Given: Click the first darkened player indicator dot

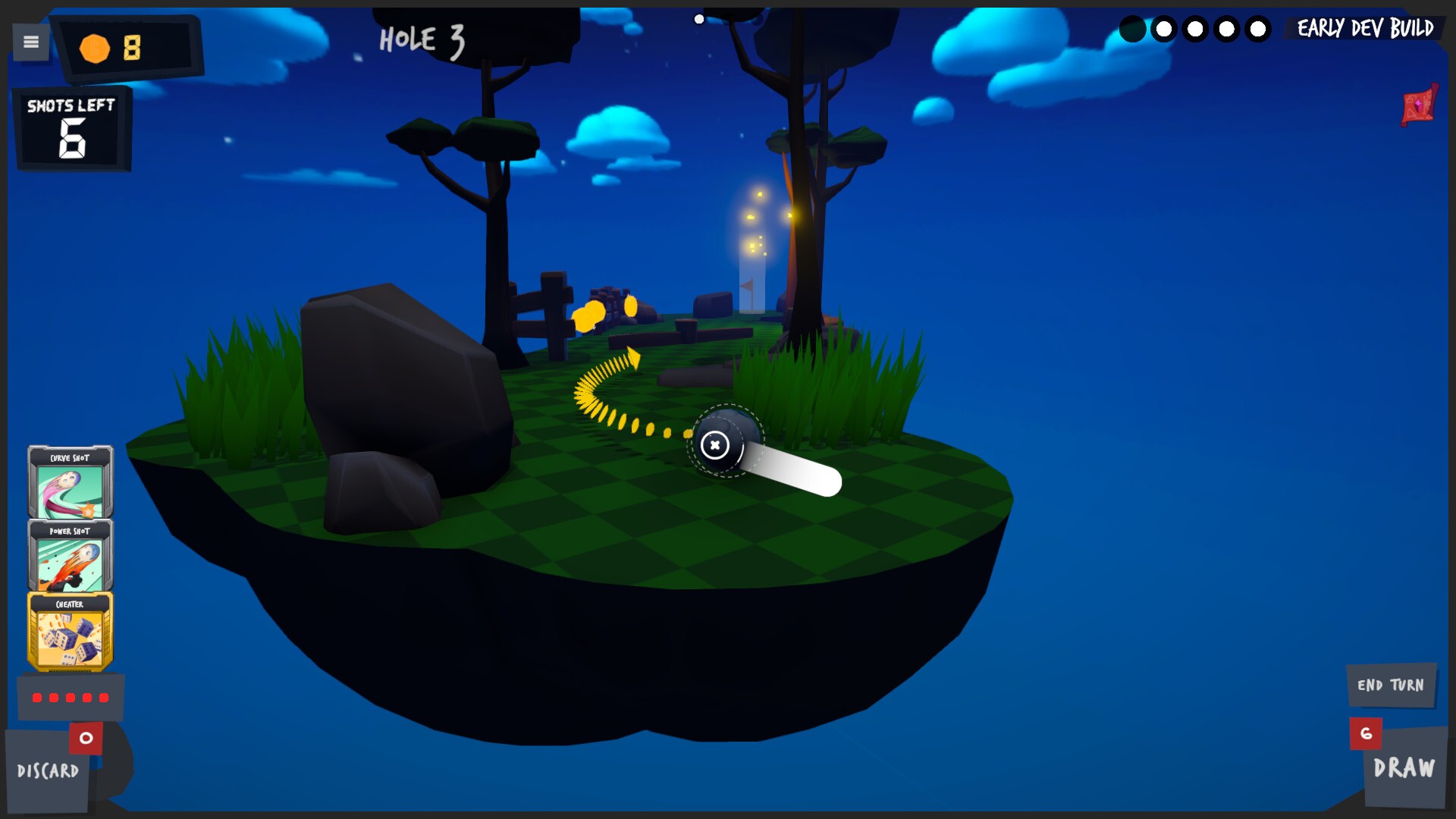Looking at the screenshot, I should (x=1133, y=30).
